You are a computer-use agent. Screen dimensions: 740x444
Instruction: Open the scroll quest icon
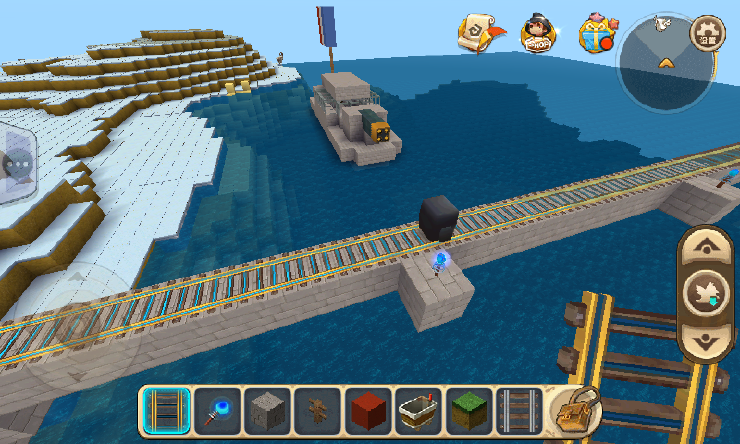pyautogui.click(x=479, y=33)
